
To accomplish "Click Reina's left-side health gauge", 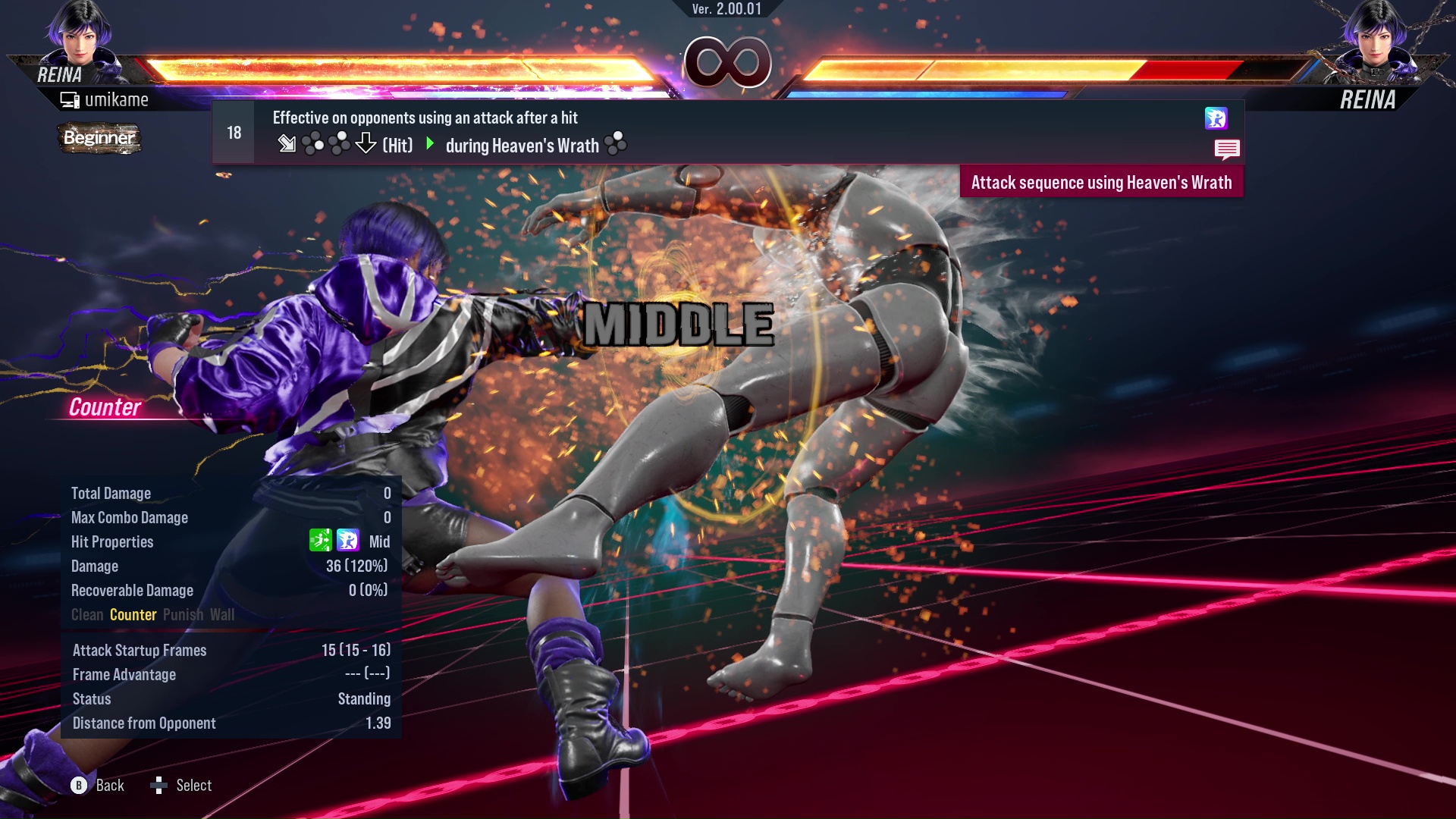I will coord(394,67).
